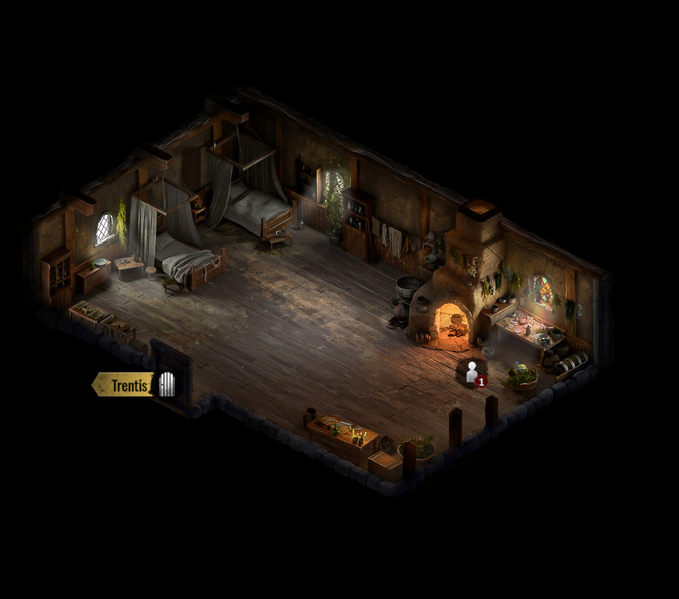This screenshot has height=599, width=679.
Task: Exit to Trentis via the gate label
Action: point(131,385)
